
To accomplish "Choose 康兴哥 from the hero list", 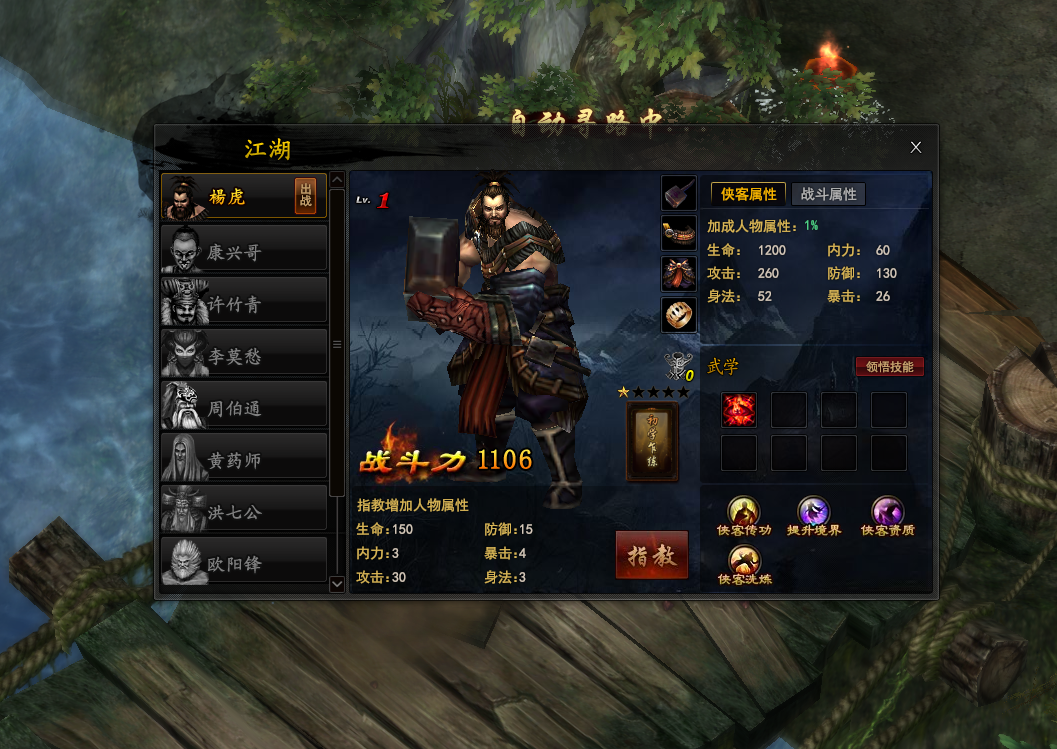I will point(244,250).
